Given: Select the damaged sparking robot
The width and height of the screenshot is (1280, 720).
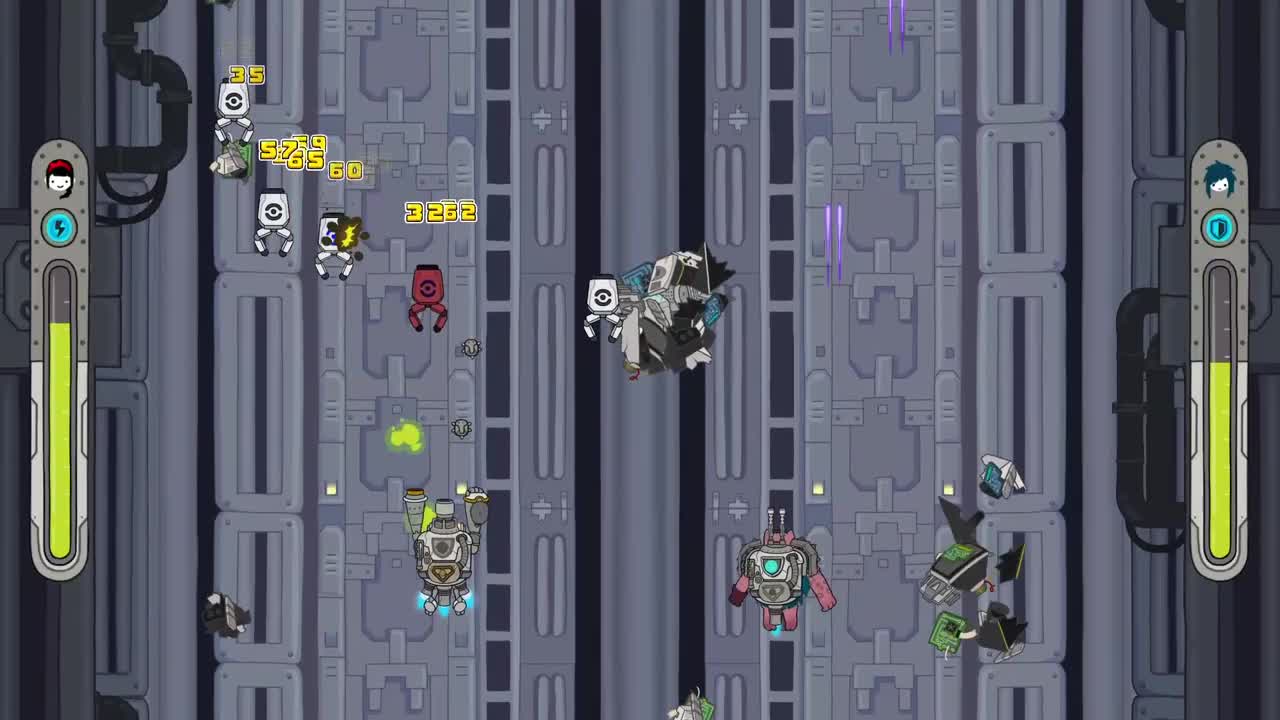Looking at the screenshot, I should click(x=337, y=240).
